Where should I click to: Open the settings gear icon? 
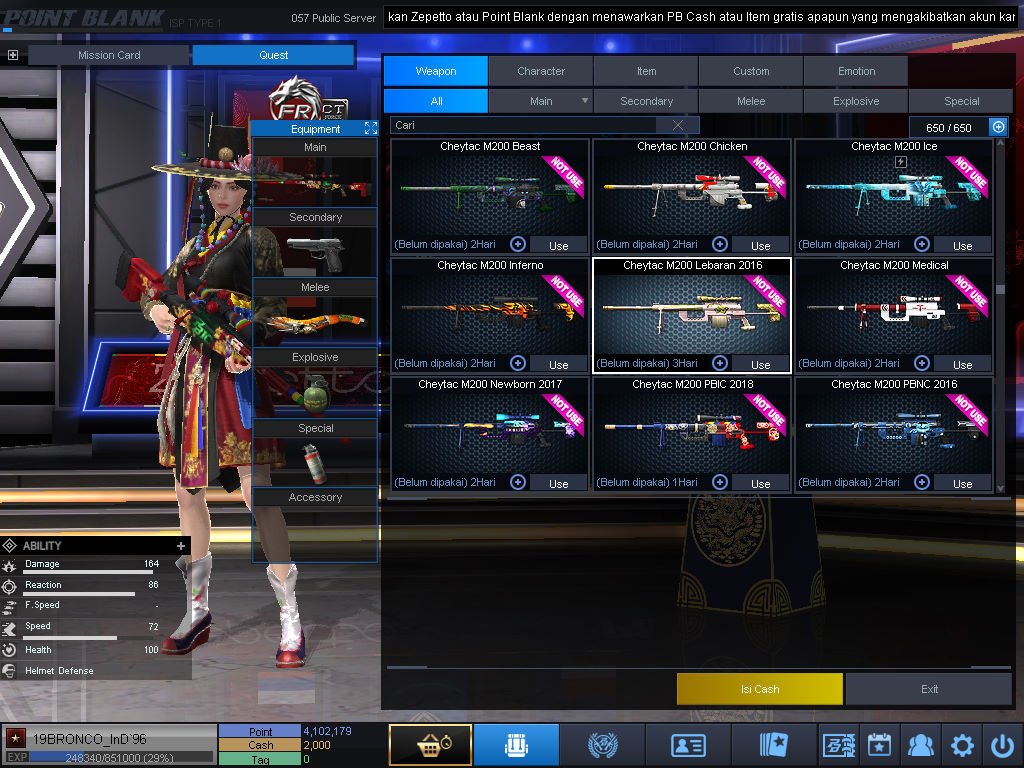point(962,745)
